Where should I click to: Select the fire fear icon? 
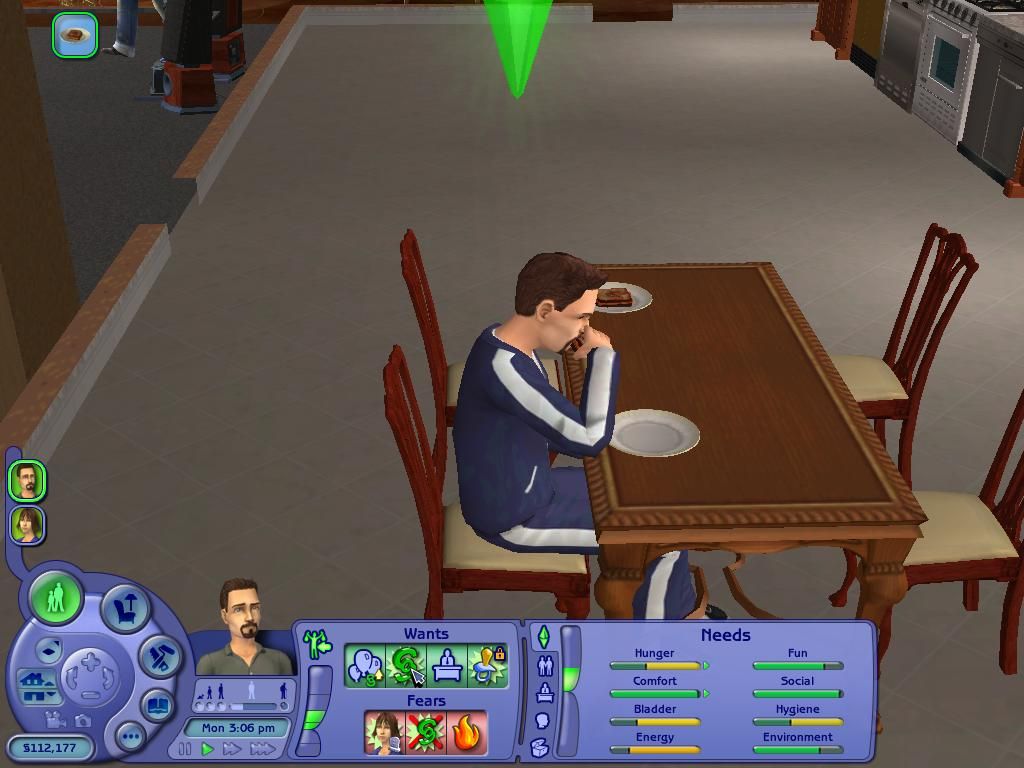(x=467, y=733)
